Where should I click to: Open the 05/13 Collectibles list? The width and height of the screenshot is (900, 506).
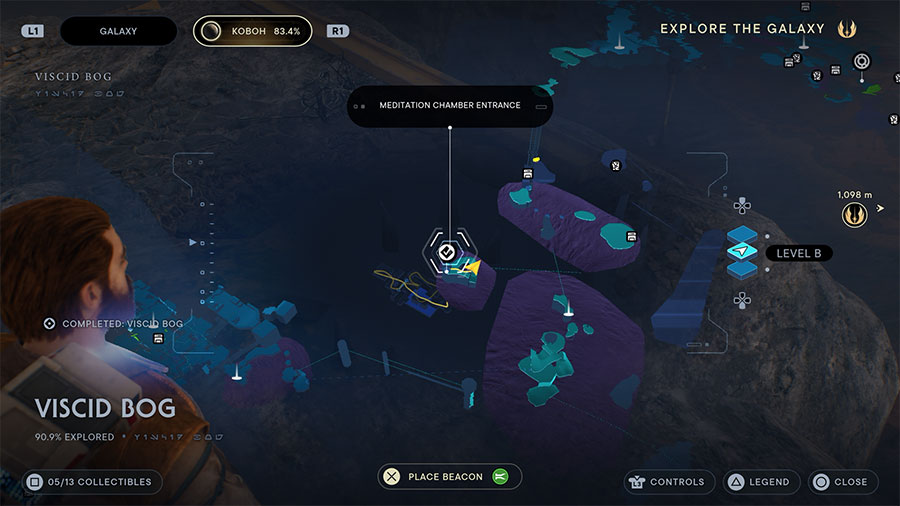91,482
